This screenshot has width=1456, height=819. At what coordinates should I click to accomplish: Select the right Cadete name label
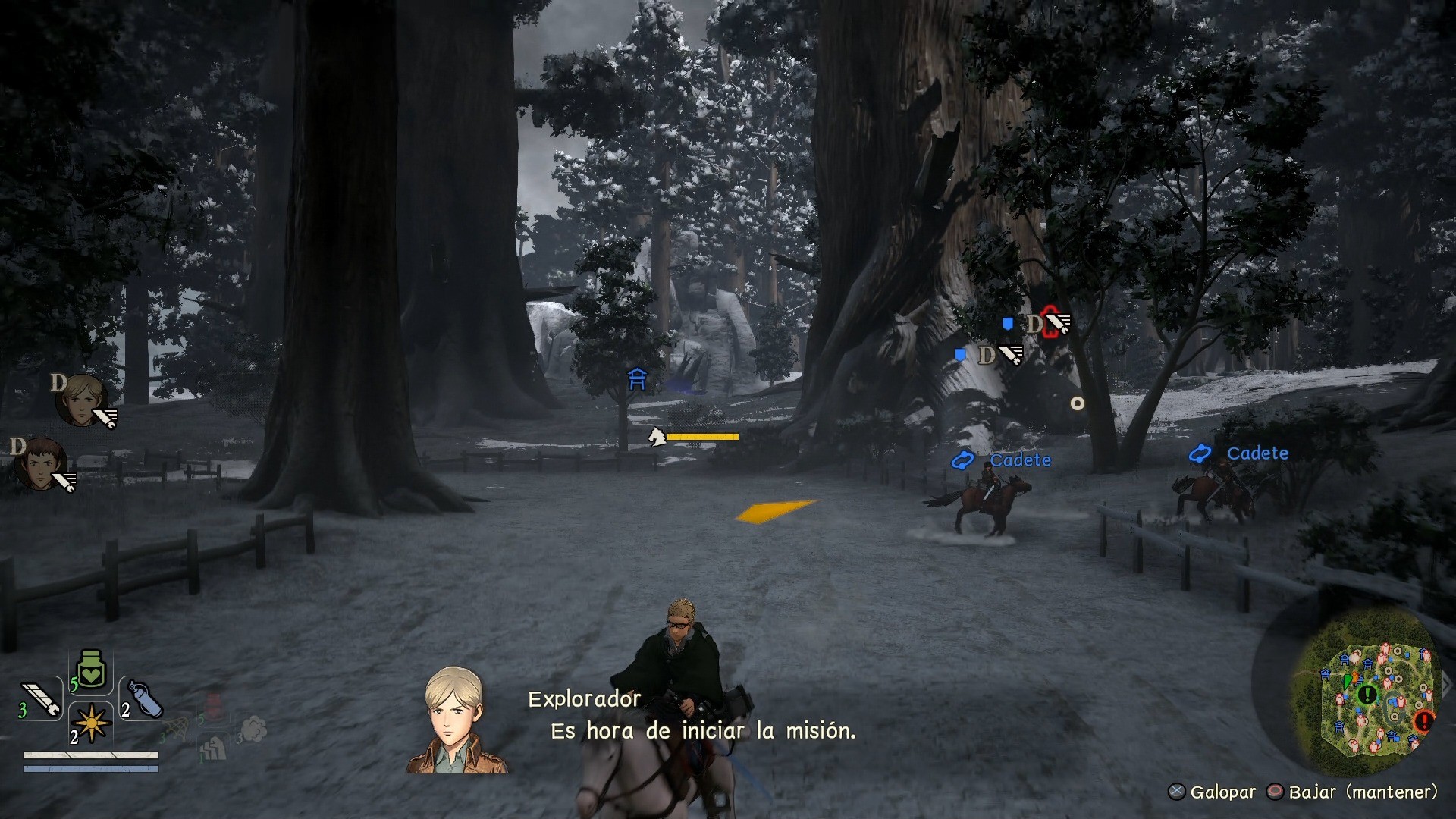pyautogui.click(x=1257, y=453)
